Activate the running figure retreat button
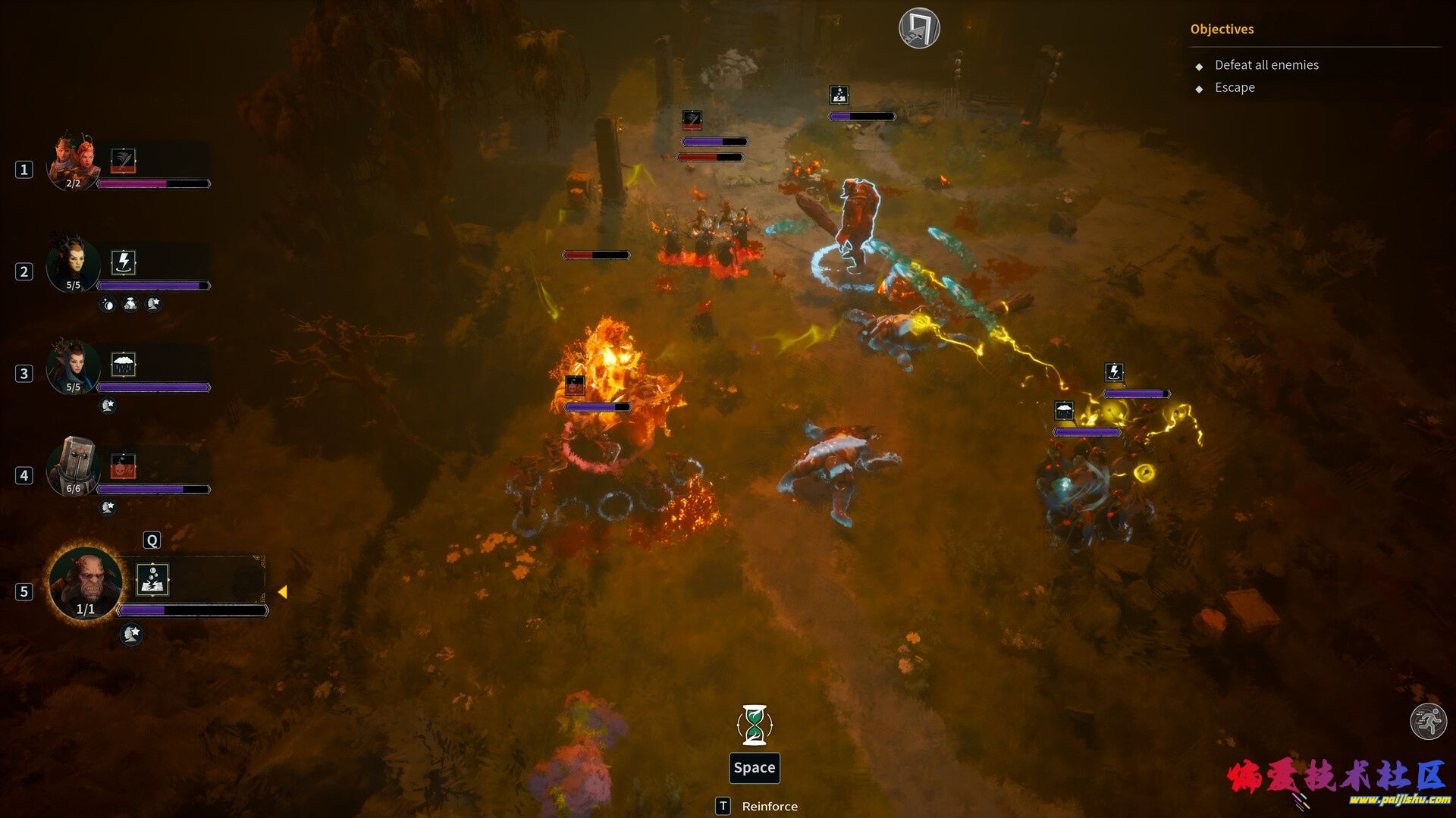Viewport: 1456px width, 818px height. 1428,721
